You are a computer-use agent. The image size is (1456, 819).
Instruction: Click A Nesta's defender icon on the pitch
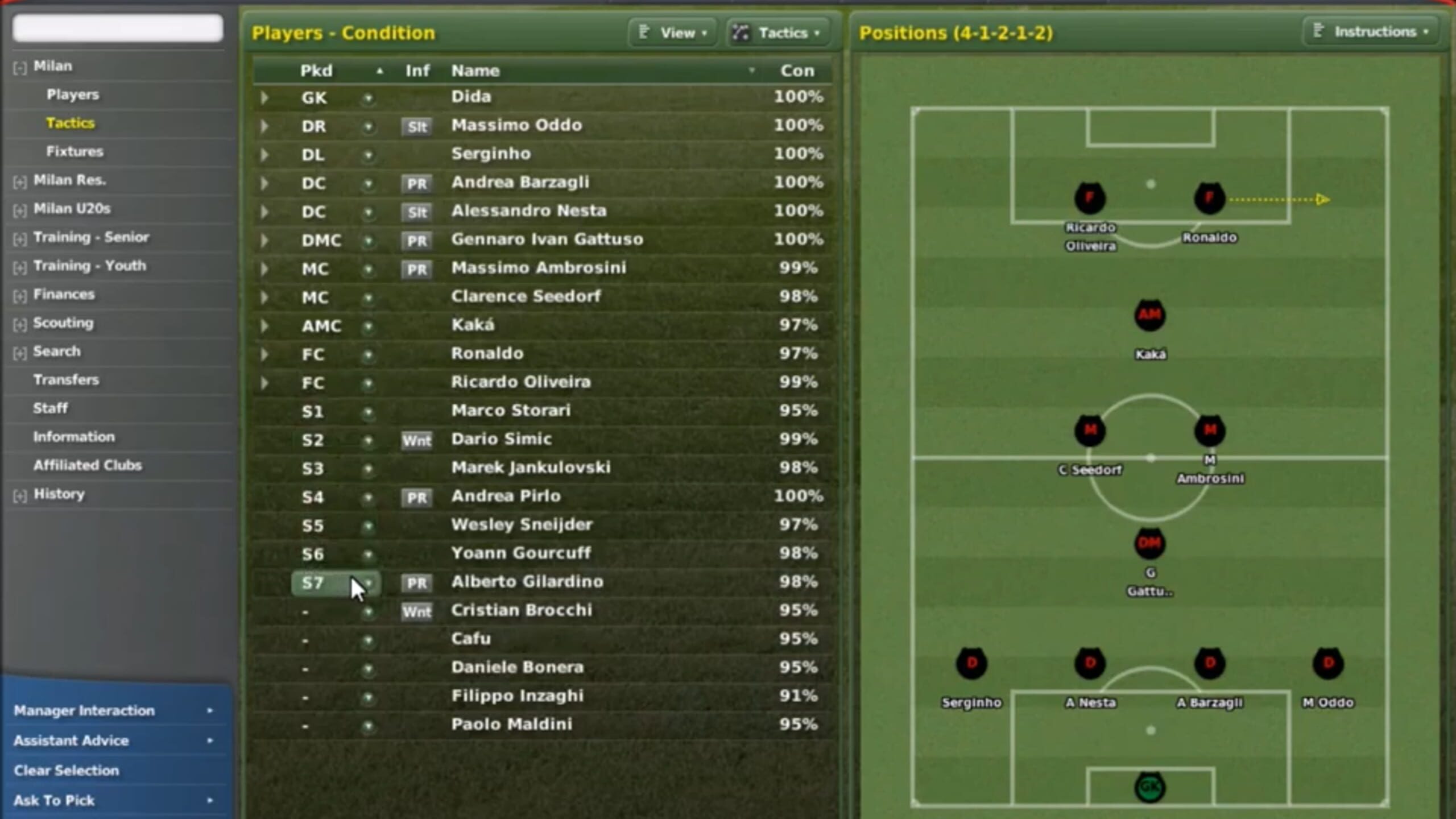[1090, 664]
